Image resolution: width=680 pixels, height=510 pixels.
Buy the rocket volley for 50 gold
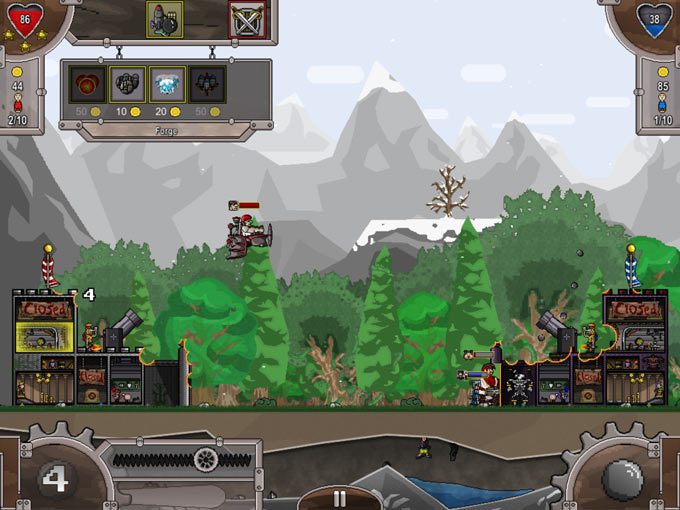tap(207, 84)
